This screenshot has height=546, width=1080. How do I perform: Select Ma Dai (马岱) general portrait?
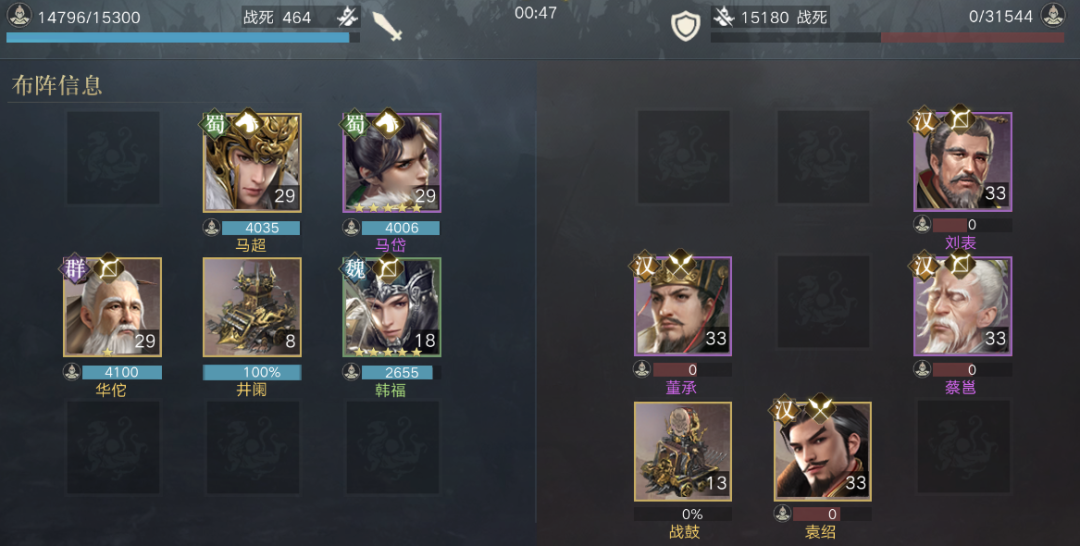(x=392, y=162)
